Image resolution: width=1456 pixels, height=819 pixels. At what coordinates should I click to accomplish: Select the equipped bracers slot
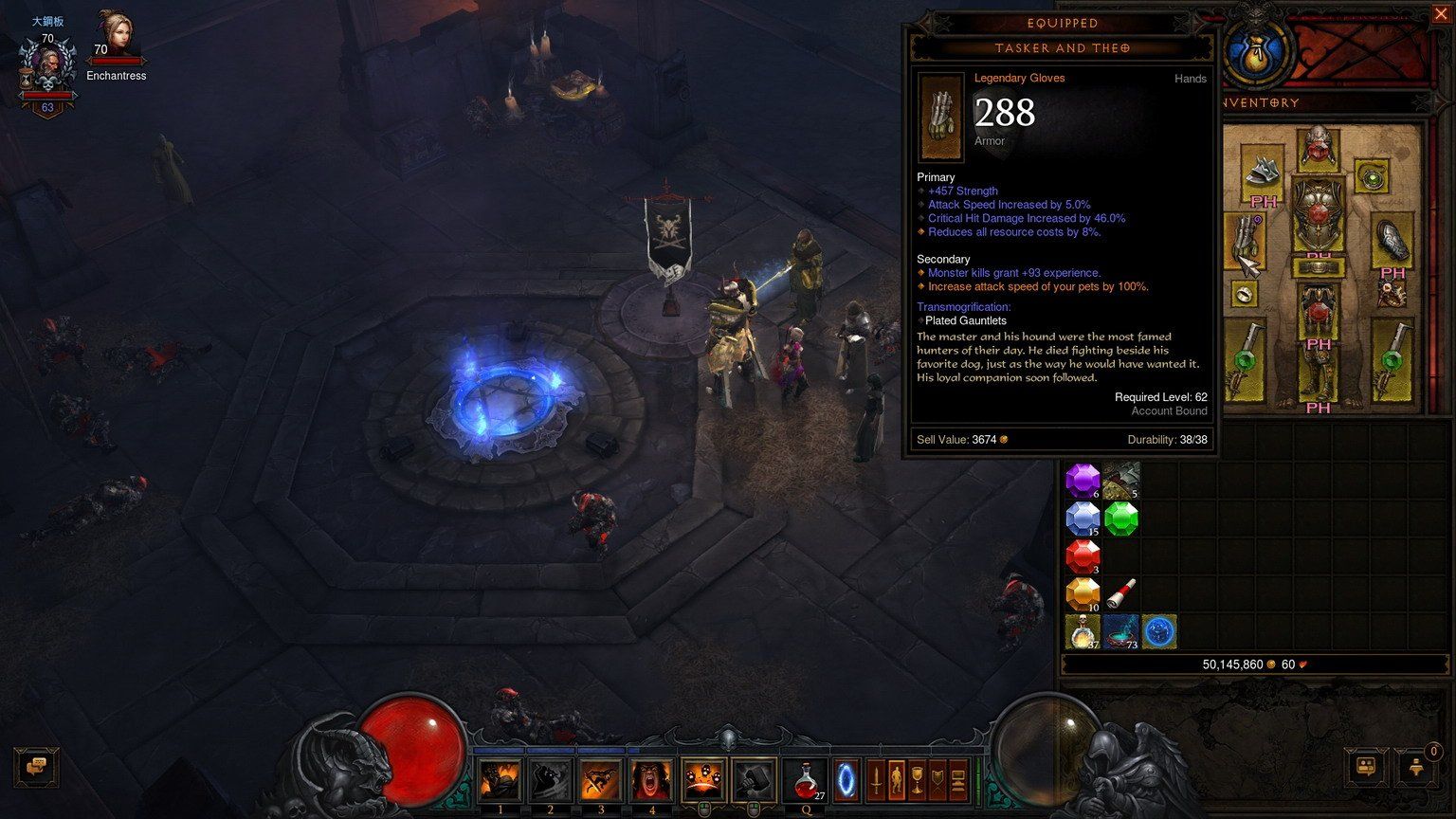[1392, 241]
